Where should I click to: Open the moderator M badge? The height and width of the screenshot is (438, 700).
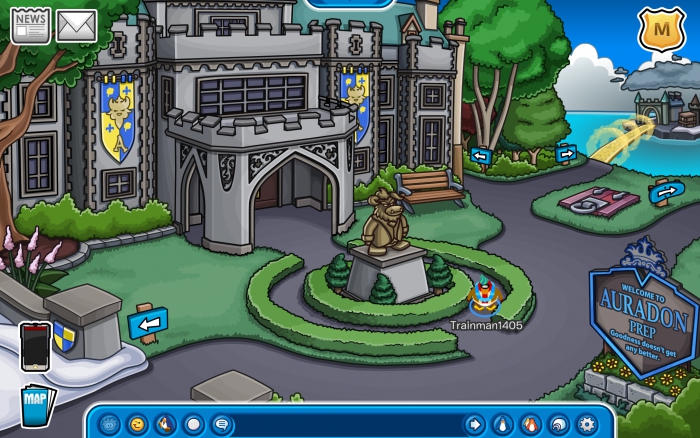click(x=659, y=30)
